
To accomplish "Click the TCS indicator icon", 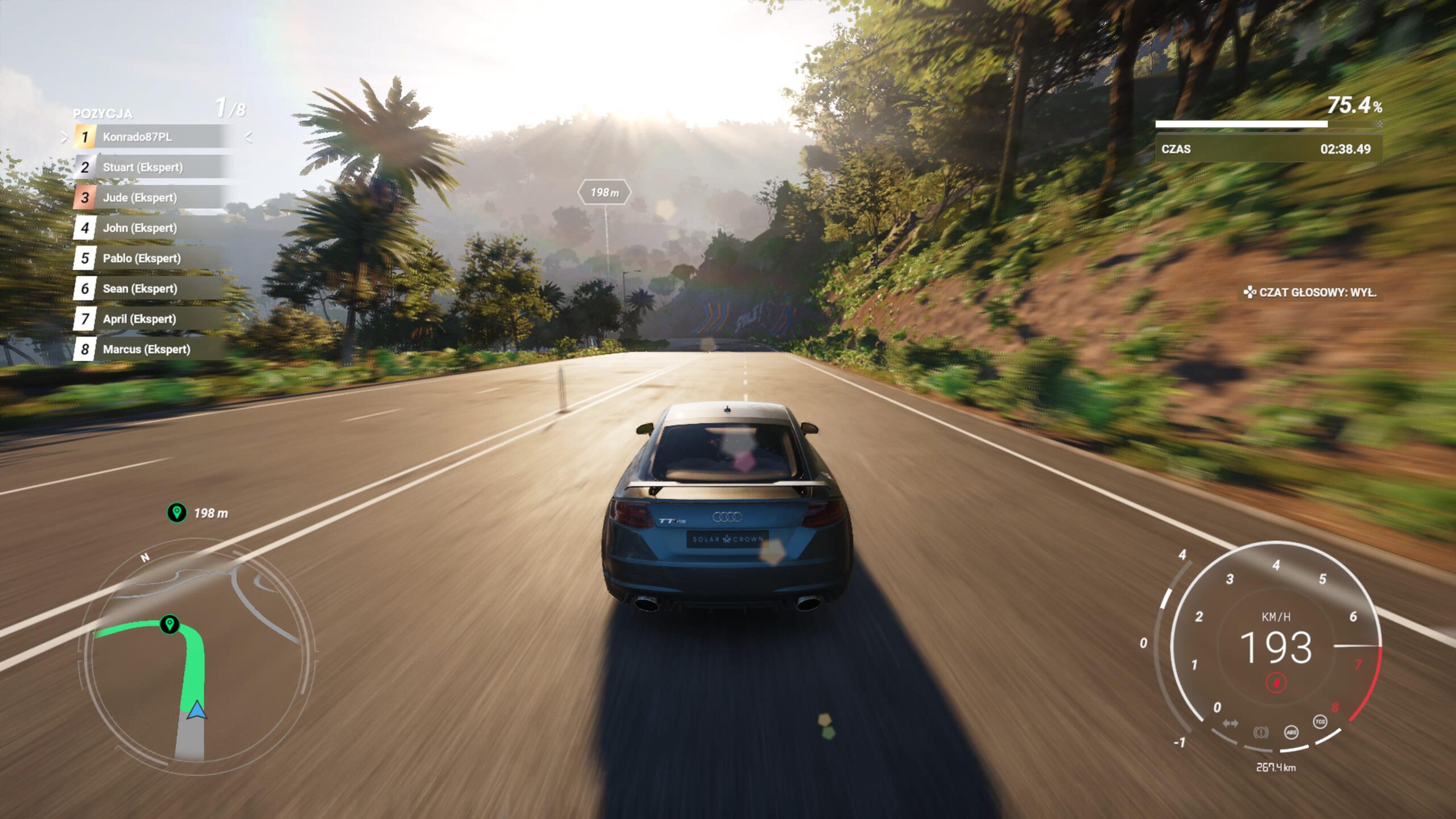I will [x=1319, y=722].
